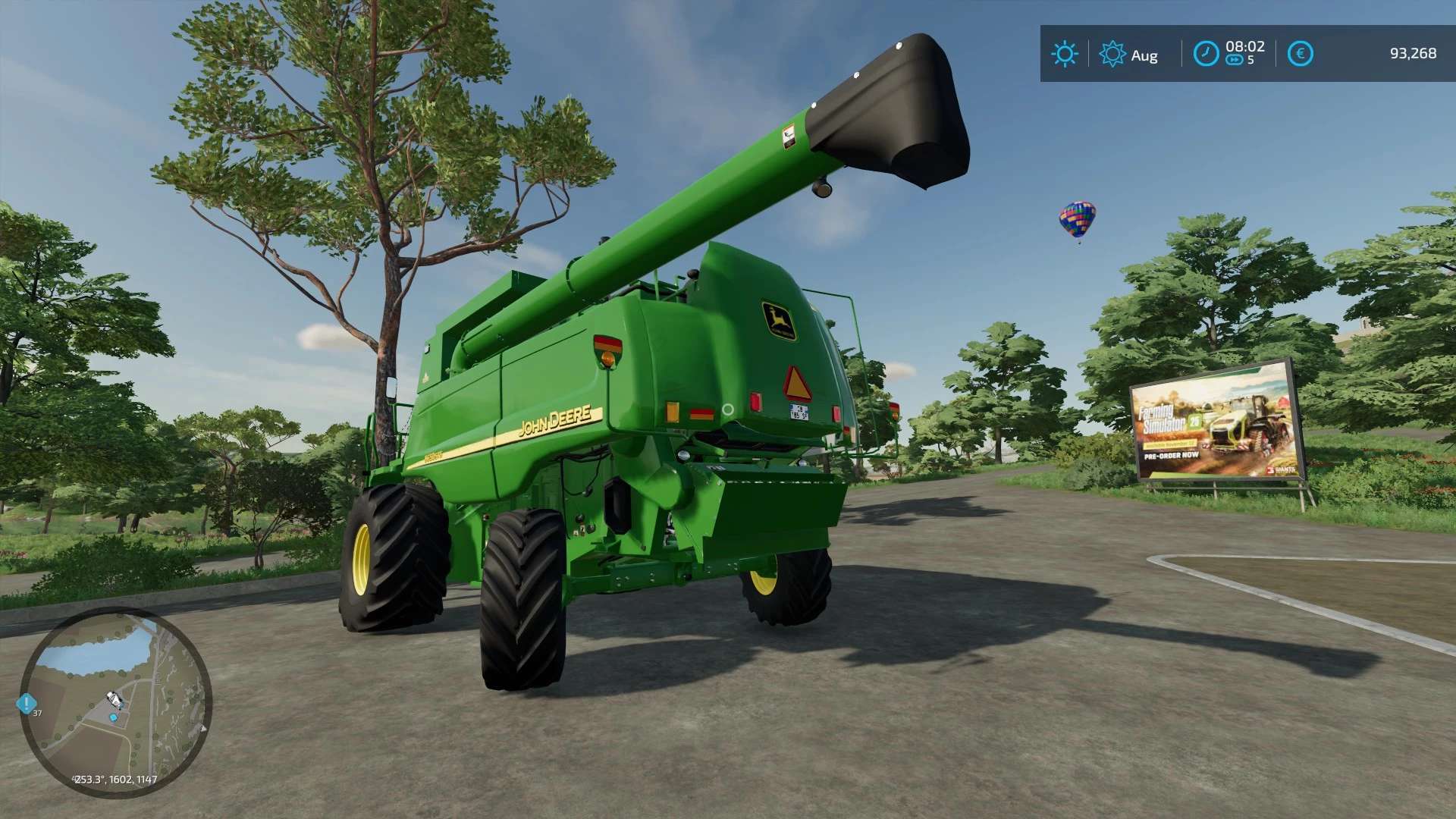1456x819 pixels.
Task: Click the sunny weather forecast icon
Action: (1064, 54)
